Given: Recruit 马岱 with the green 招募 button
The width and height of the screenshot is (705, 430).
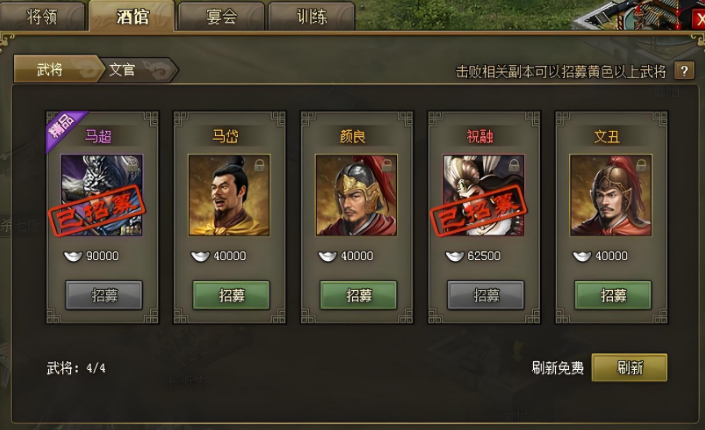Looking at the screenshot, I should coord(229,295).
